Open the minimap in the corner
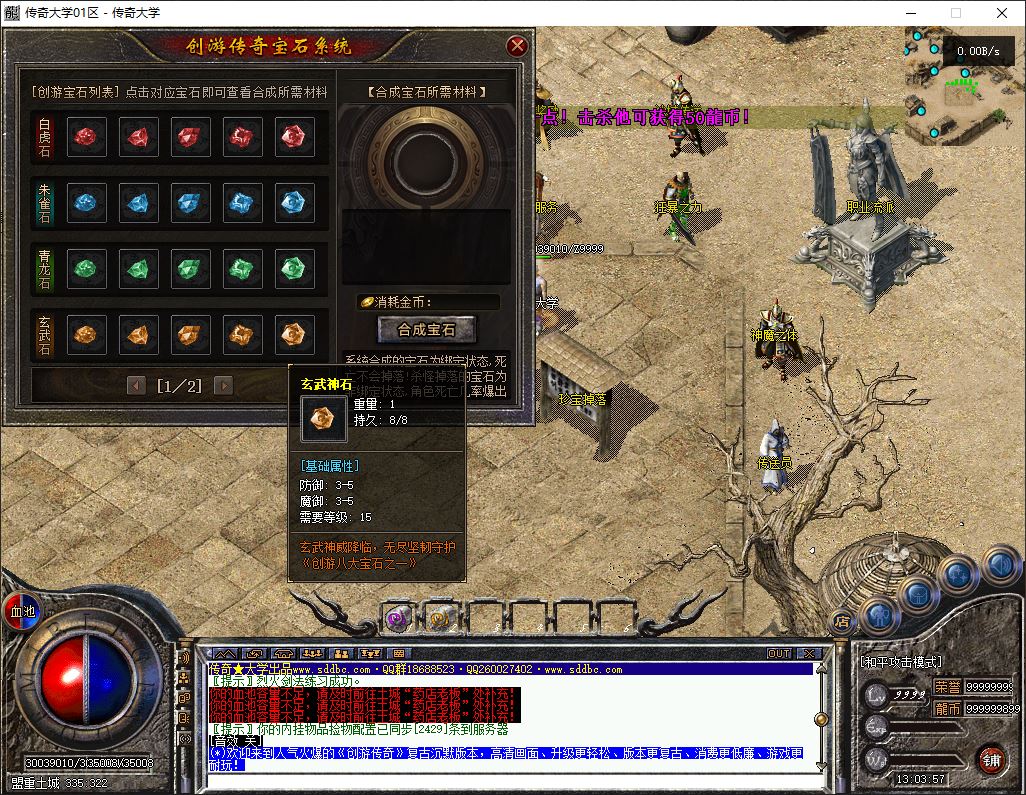 click(x=964, y=83)
